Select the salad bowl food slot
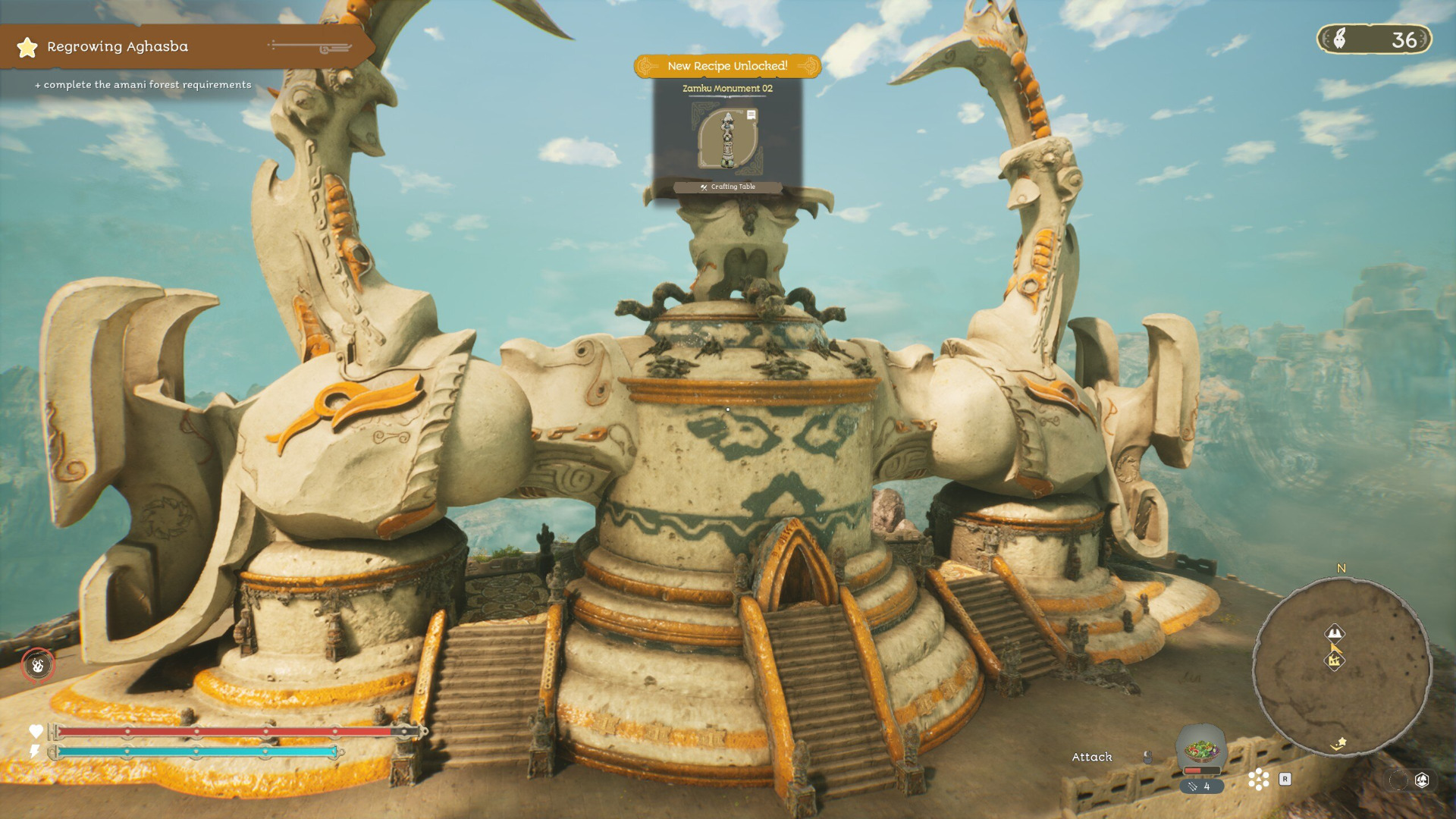The height and width of the screenshot is (819, 1456). [x=1201, y=750]
